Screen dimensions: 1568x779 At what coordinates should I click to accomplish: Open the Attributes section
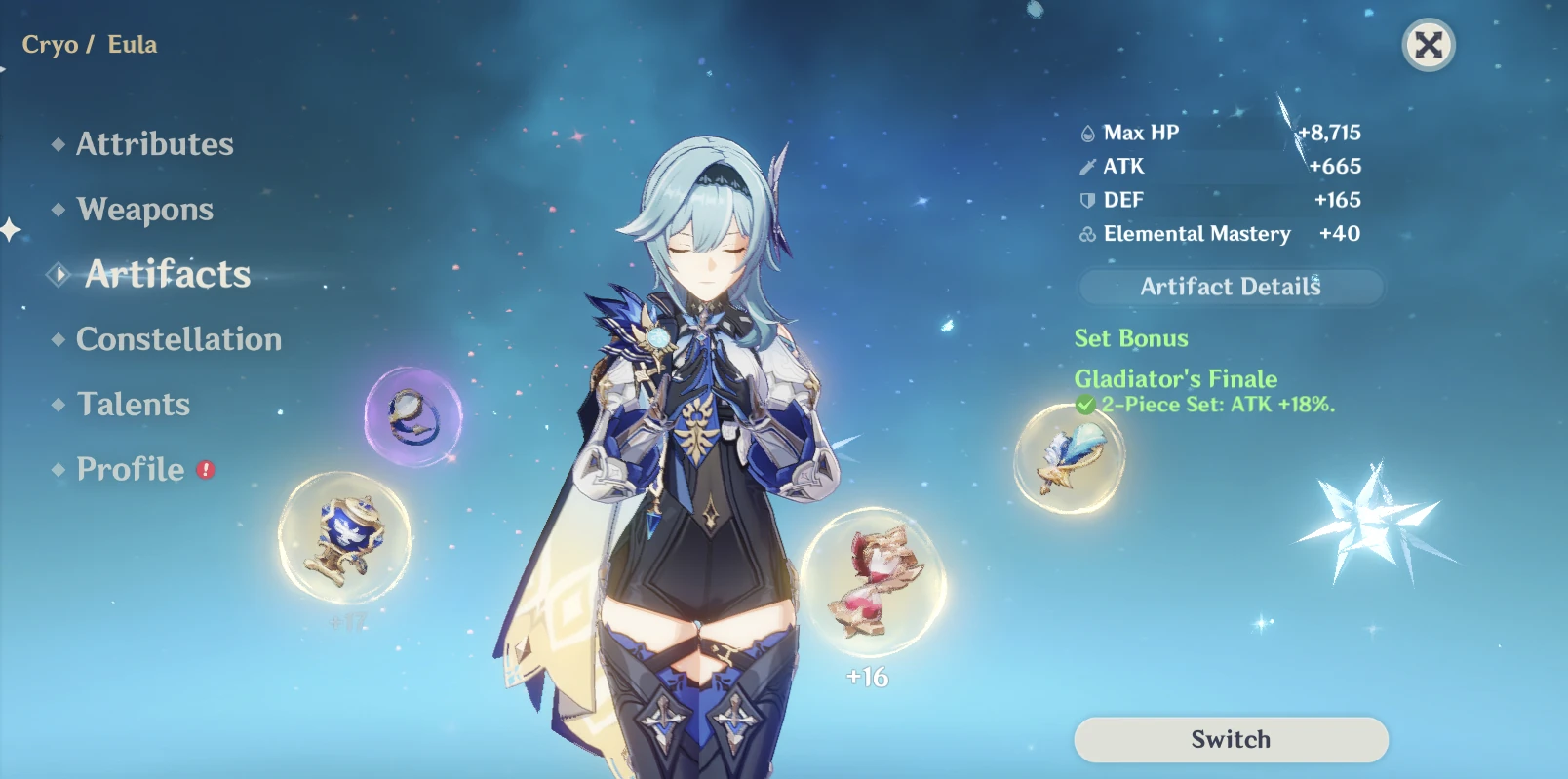click(155, 144)
